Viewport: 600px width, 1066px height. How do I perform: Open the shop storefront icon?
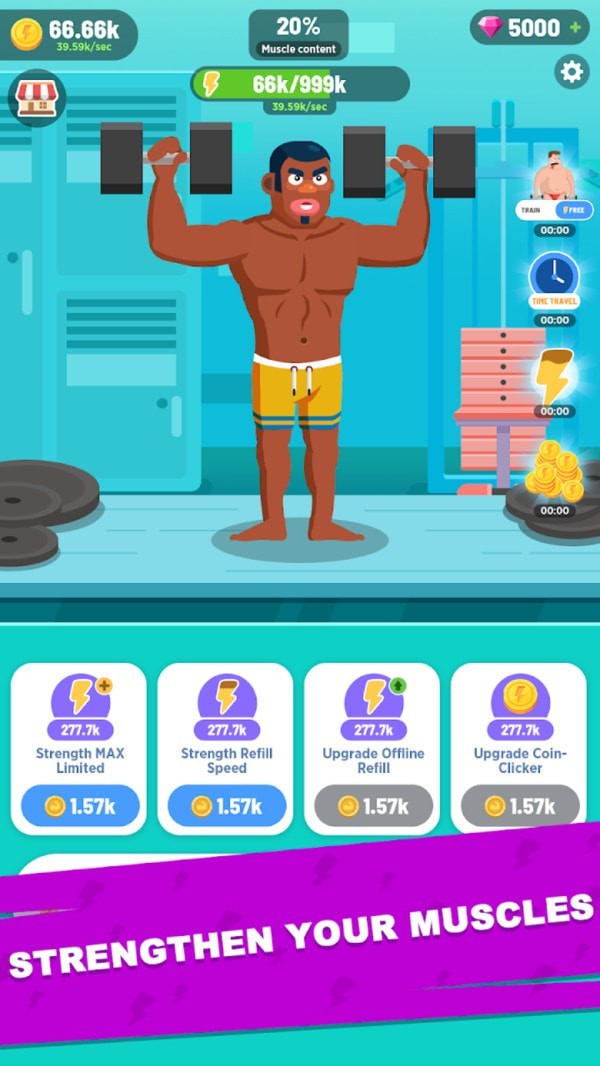click(36, 98)
